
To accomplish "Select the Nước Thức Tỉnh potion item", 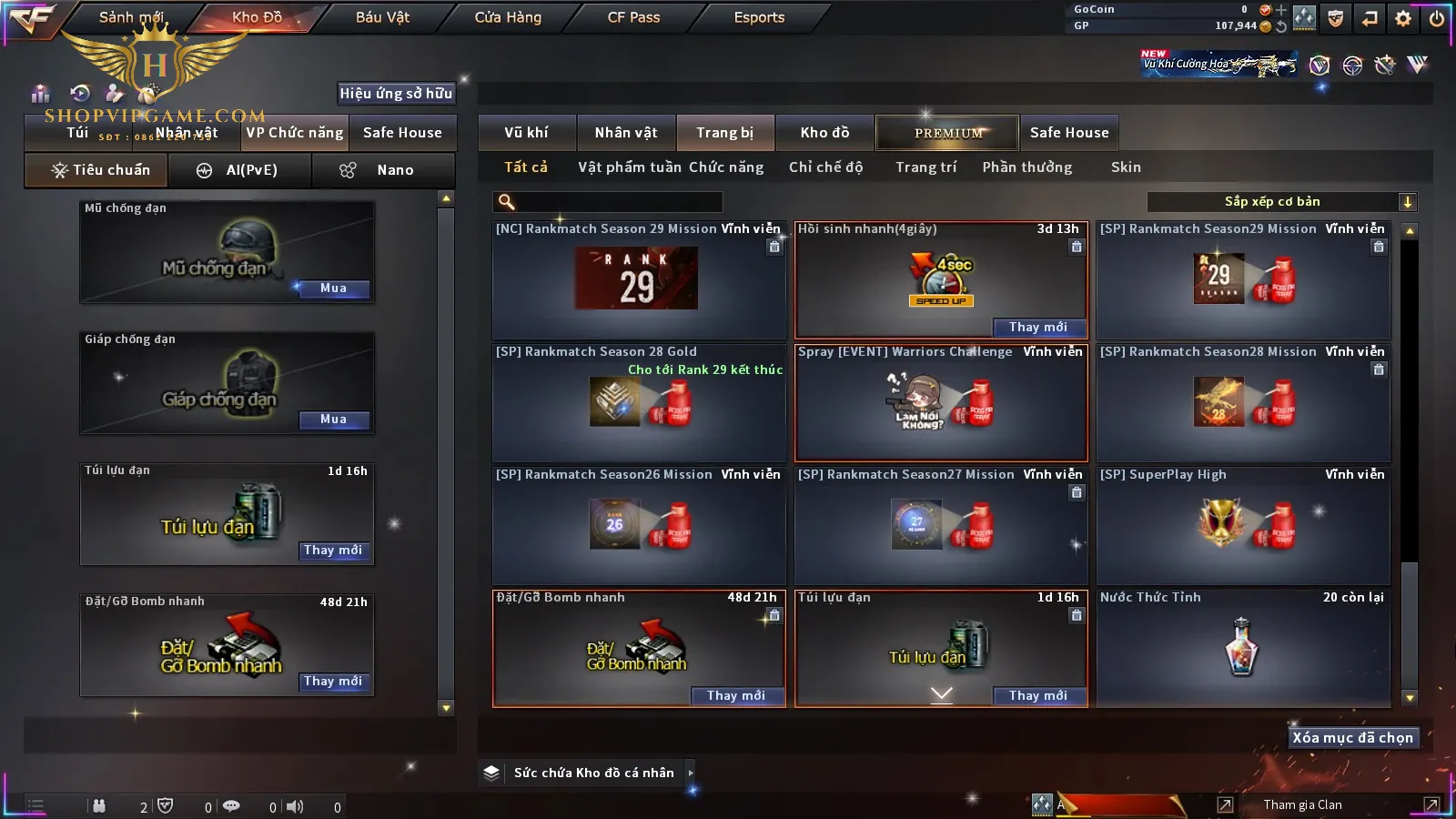I will 1243,648.
